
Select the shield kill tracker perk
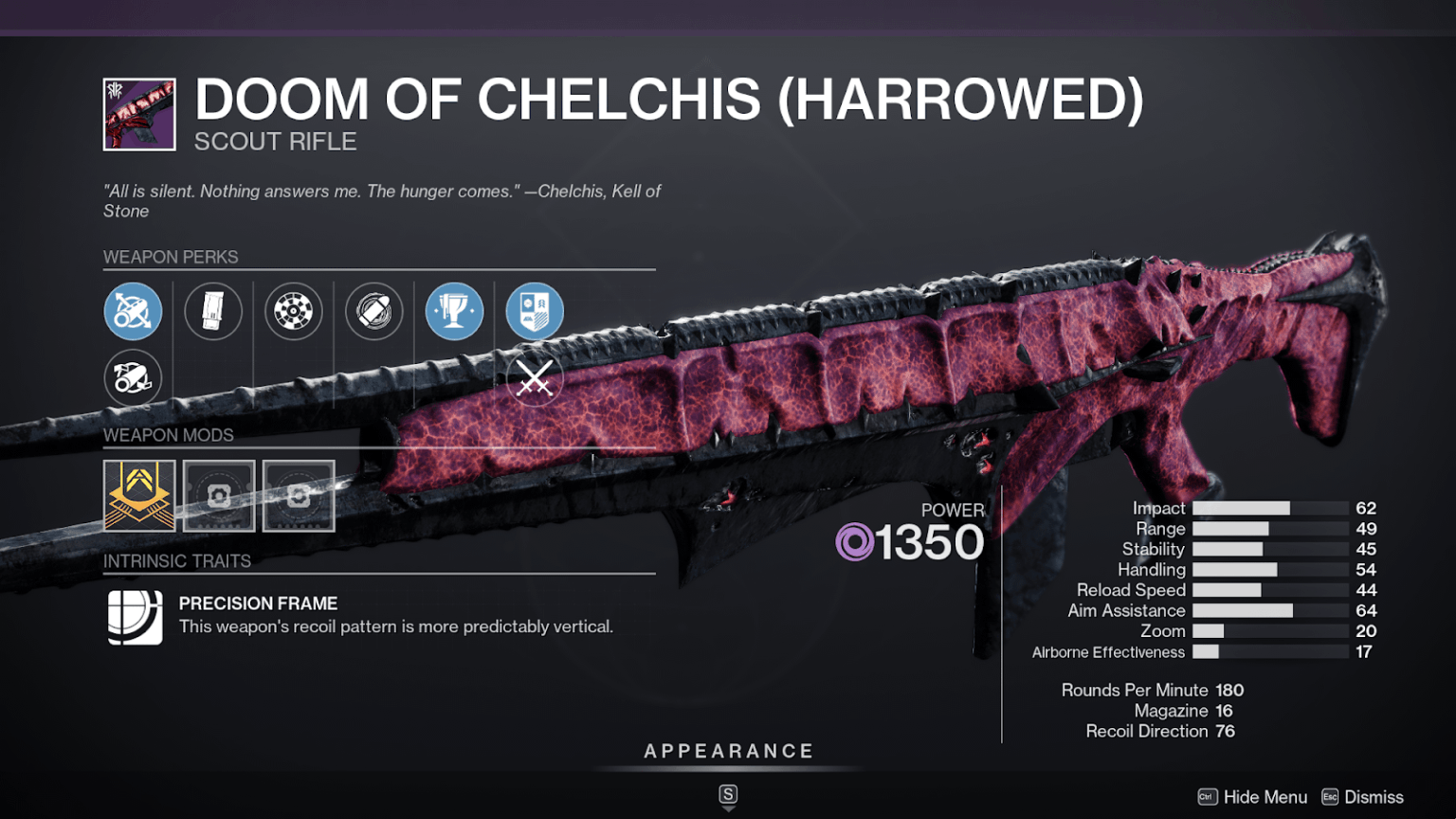535,311
